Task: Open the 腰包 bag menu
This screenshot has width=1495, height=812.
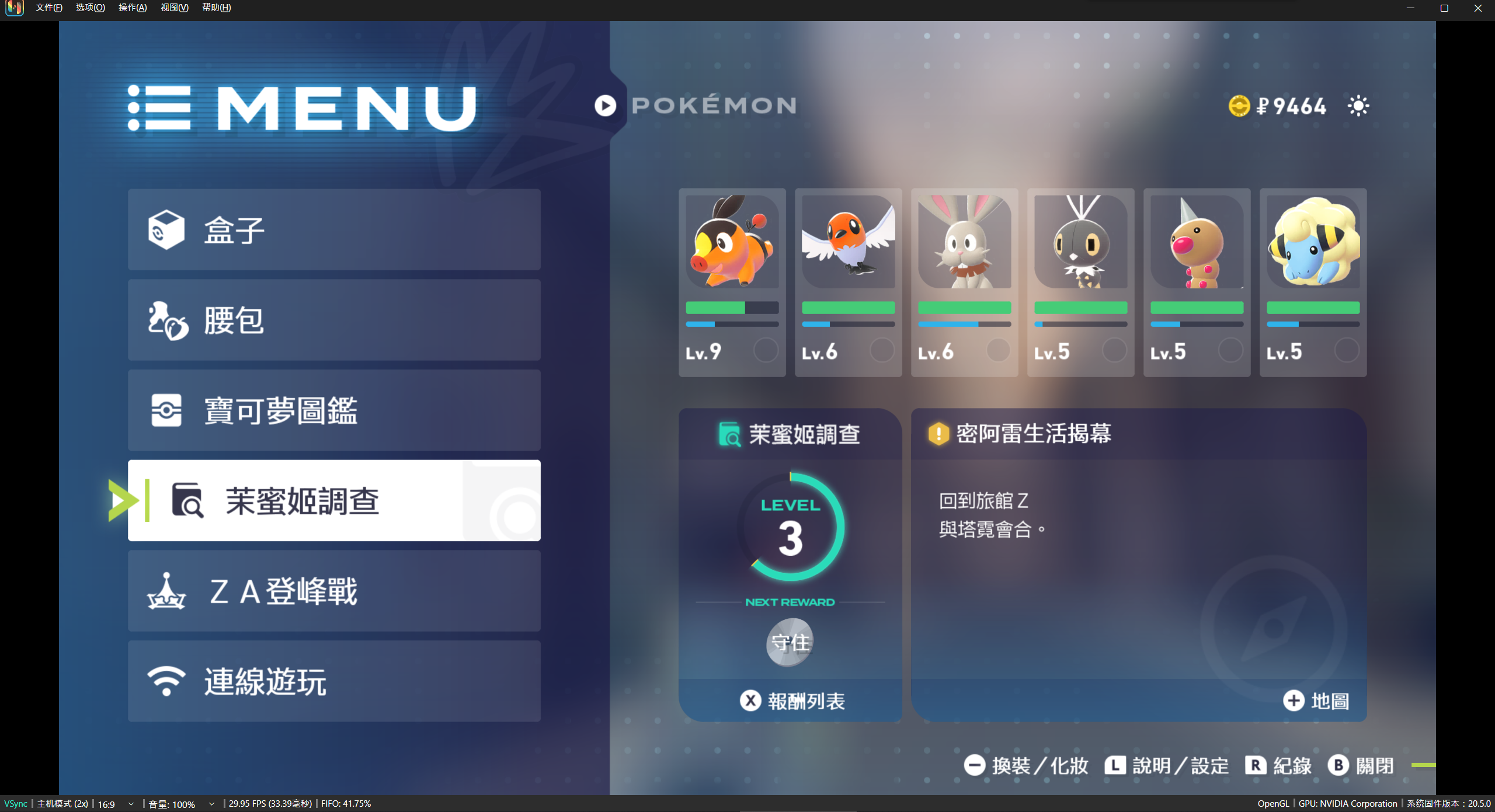Action: click(334, 320)
